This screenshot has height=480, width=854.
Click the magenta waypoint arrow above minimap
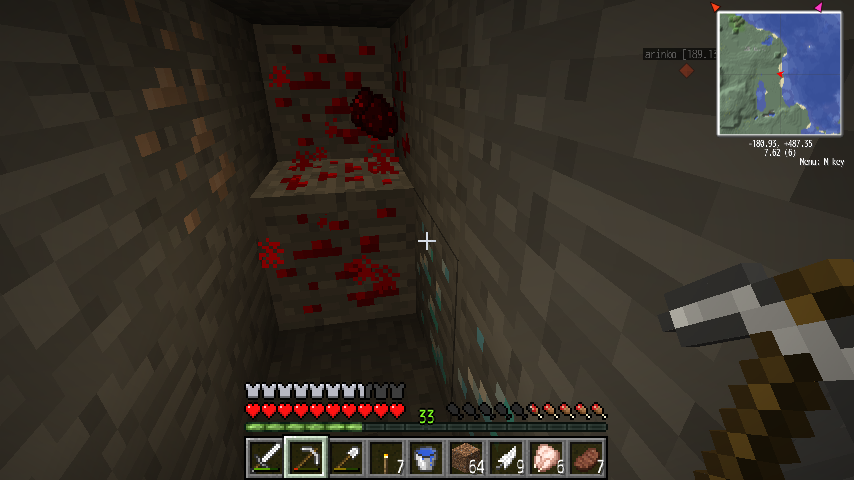[x=819, y=7]
